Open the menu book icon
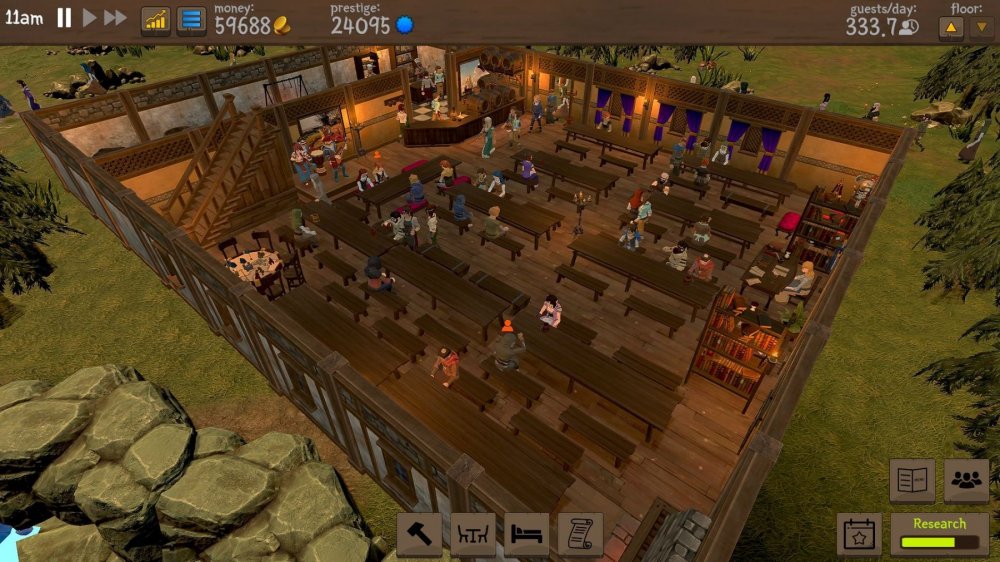1000x562 pixels. point(912,480)
